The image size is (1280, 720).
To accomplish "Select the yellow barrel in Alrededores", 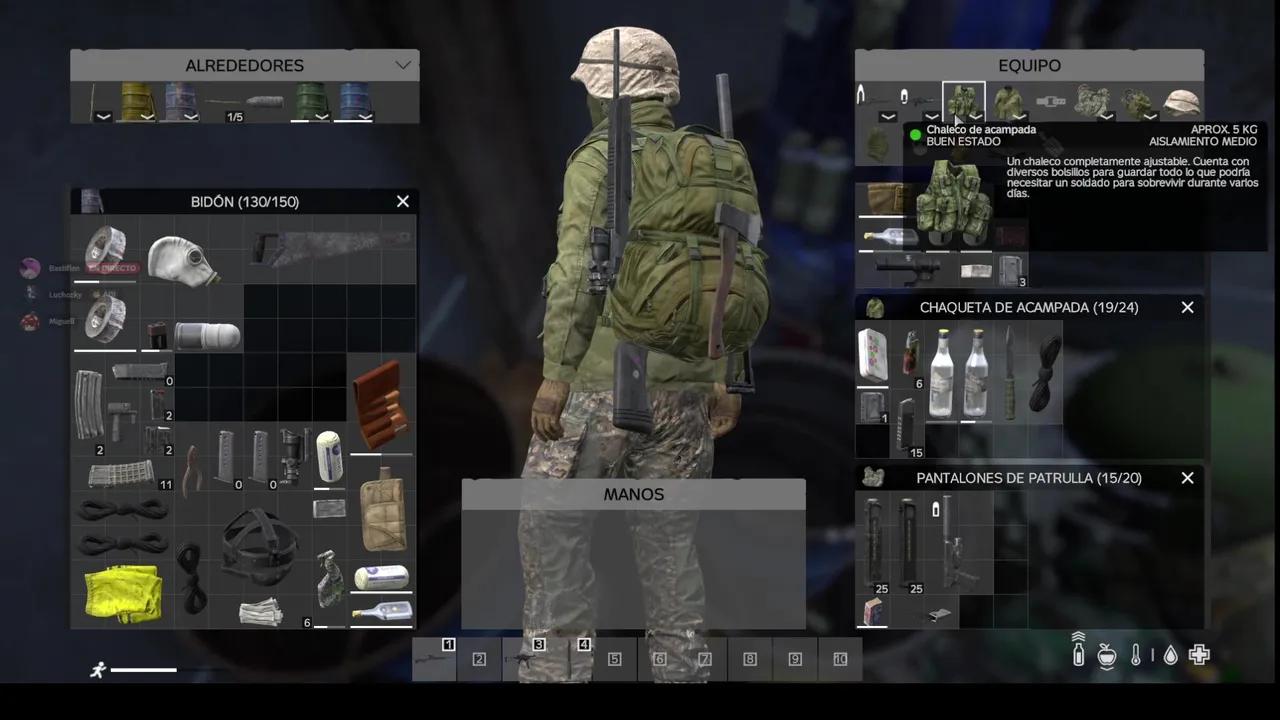I will 136,101.
